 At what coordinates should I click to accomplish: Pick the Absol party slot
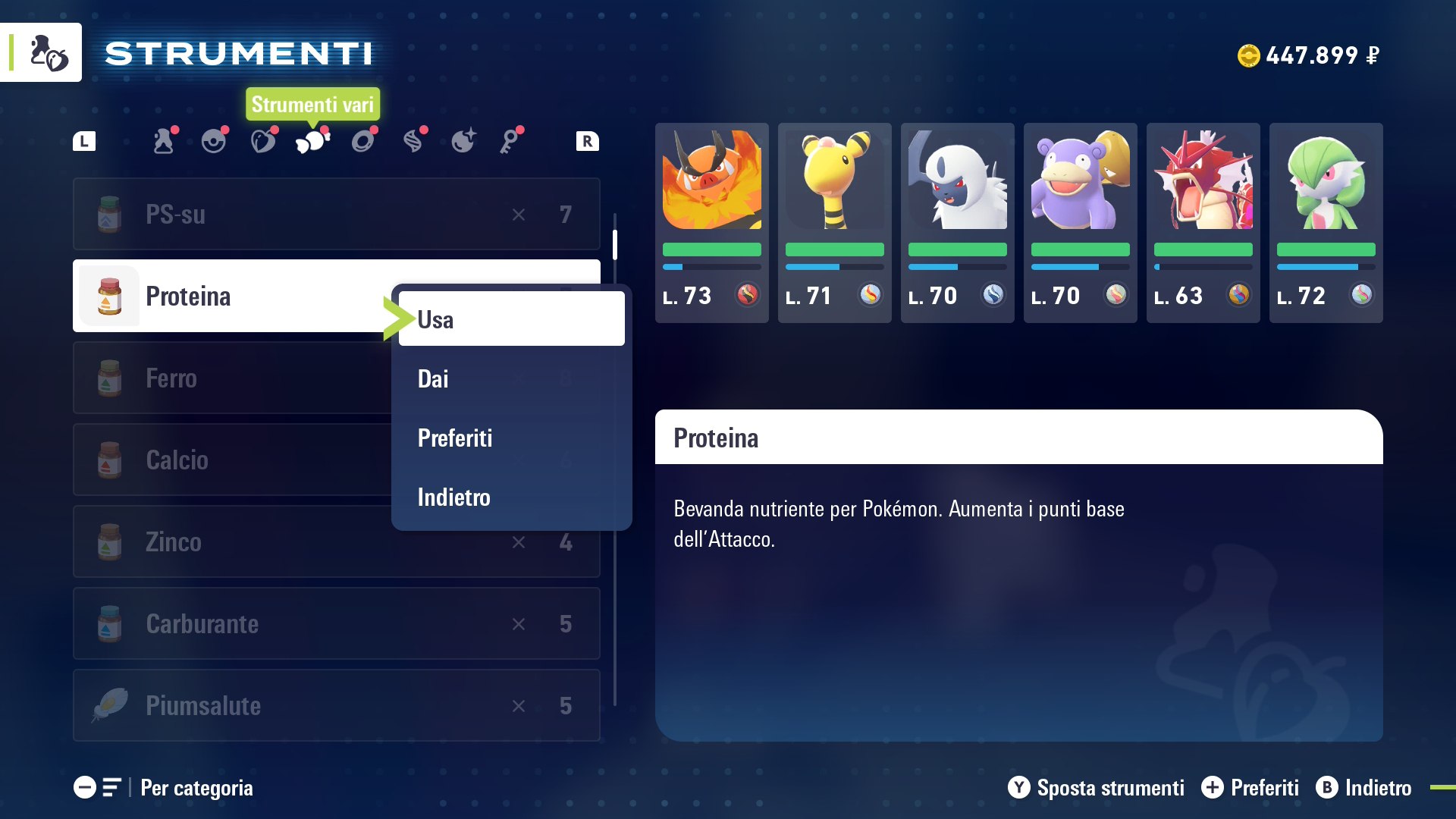(x=957, y=222)
